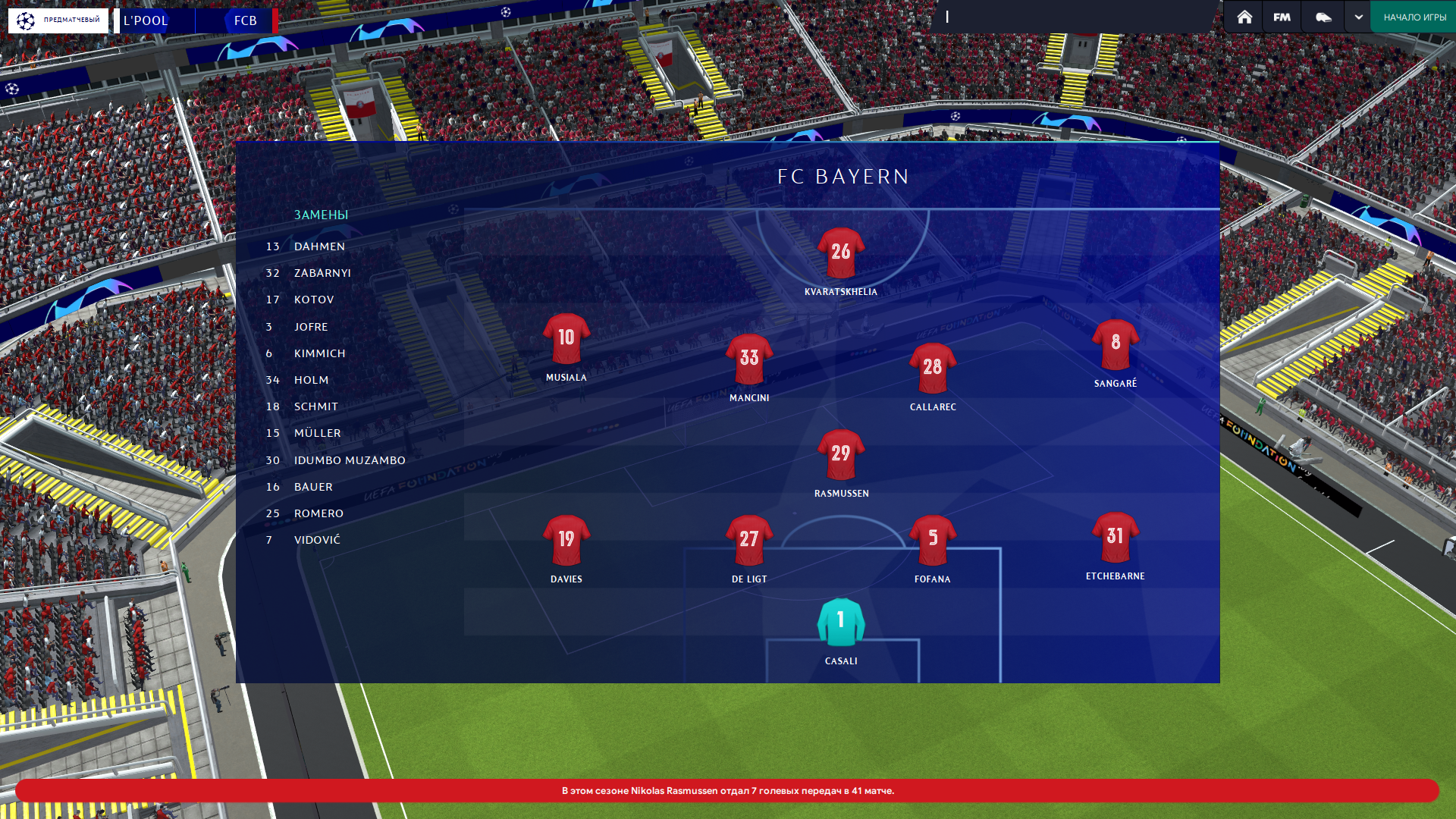Select Sangaré's number 8 shirt
This screenshot has width=1456, height=819.
coord(1115,344)
